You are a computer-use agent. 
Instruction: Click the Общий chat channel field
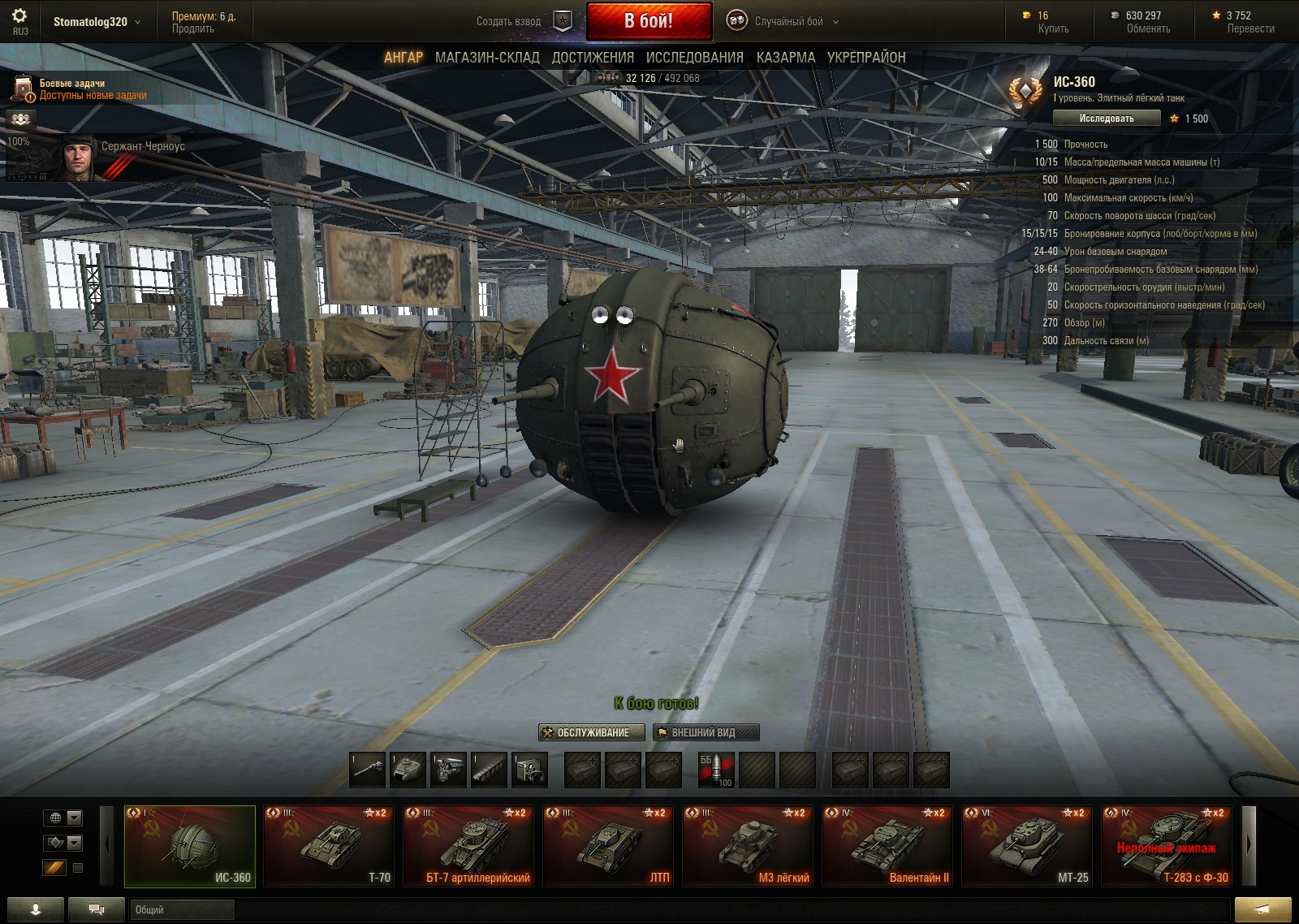coord(183,910)
